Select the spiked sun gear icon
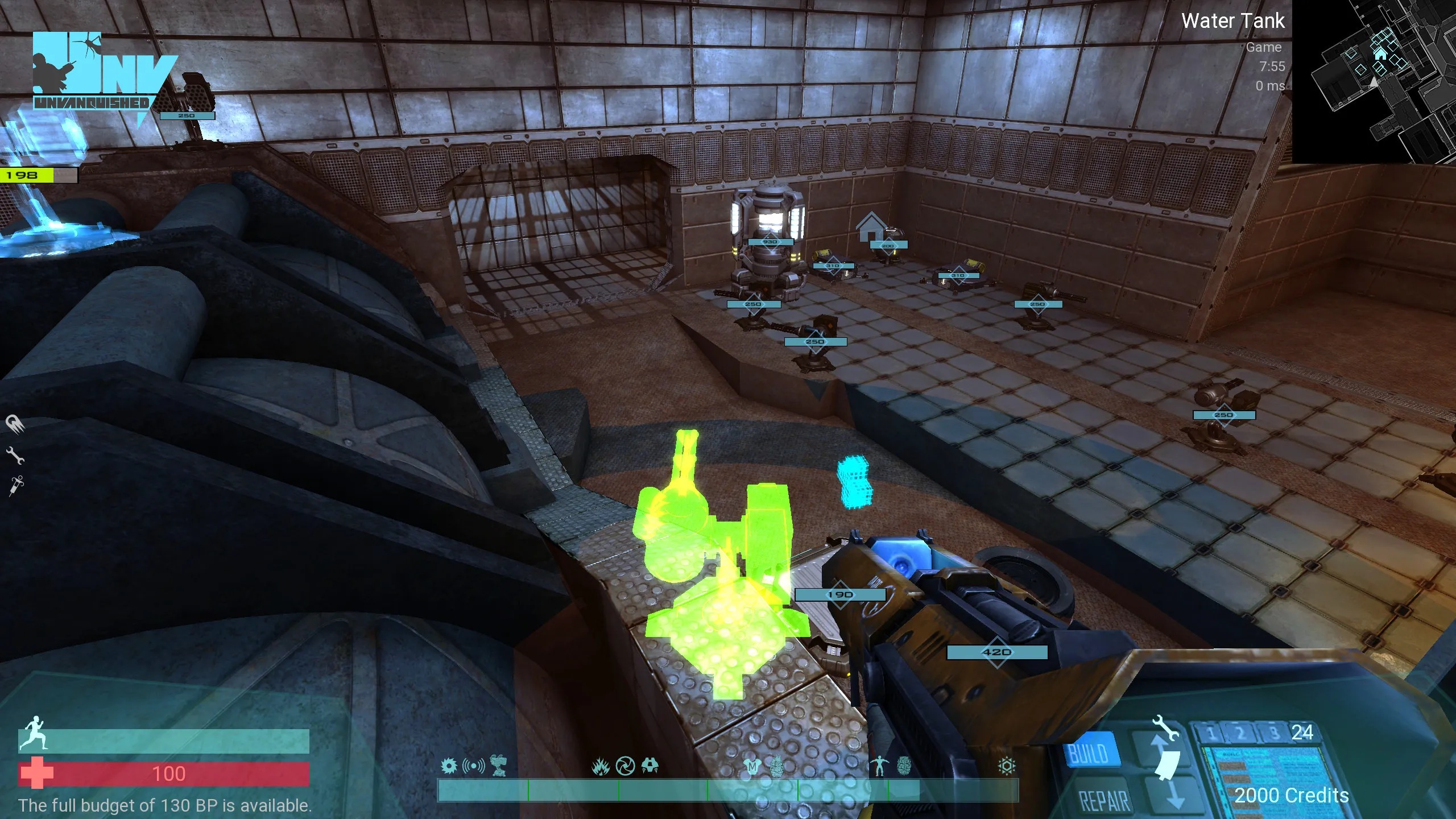Image resolution: width=1456 pixels, height=819 pixels. [1006, 766]
